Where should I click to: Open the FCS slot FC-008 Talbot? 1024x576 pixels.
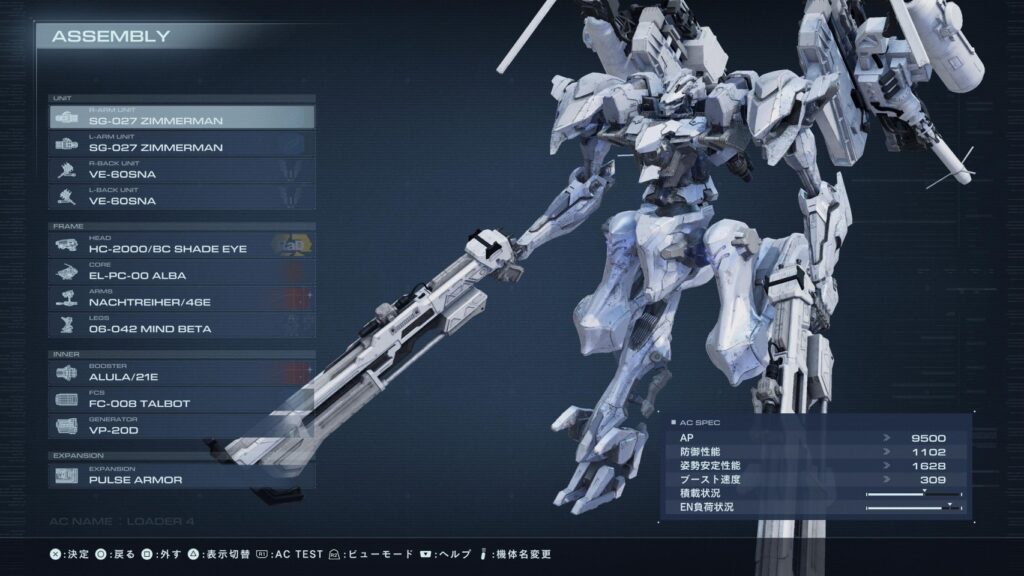pyautogui.click(x=181, y=400)
